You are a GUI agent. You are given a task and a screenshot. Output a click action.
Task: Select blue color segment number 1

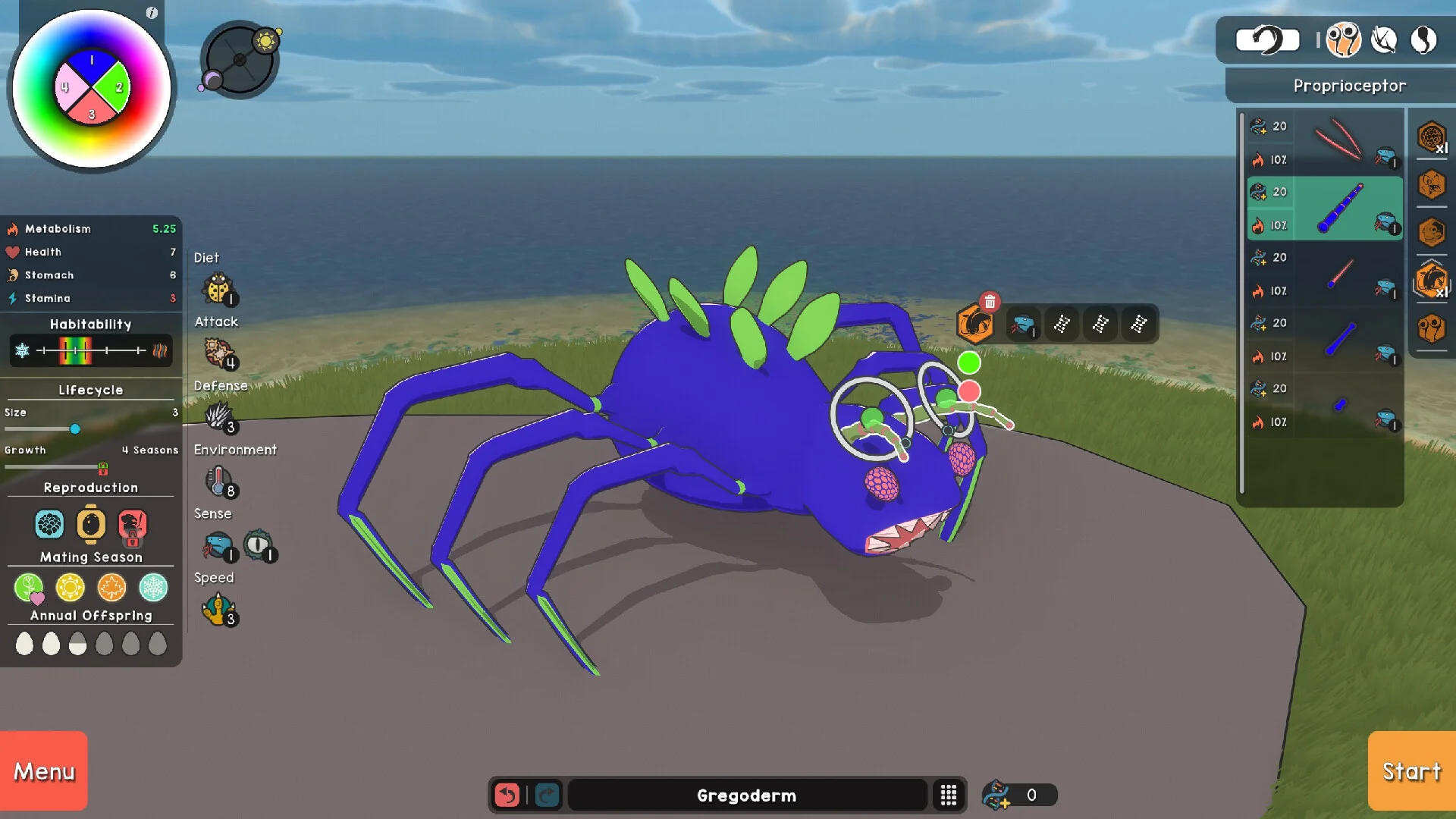coord(92,63)
